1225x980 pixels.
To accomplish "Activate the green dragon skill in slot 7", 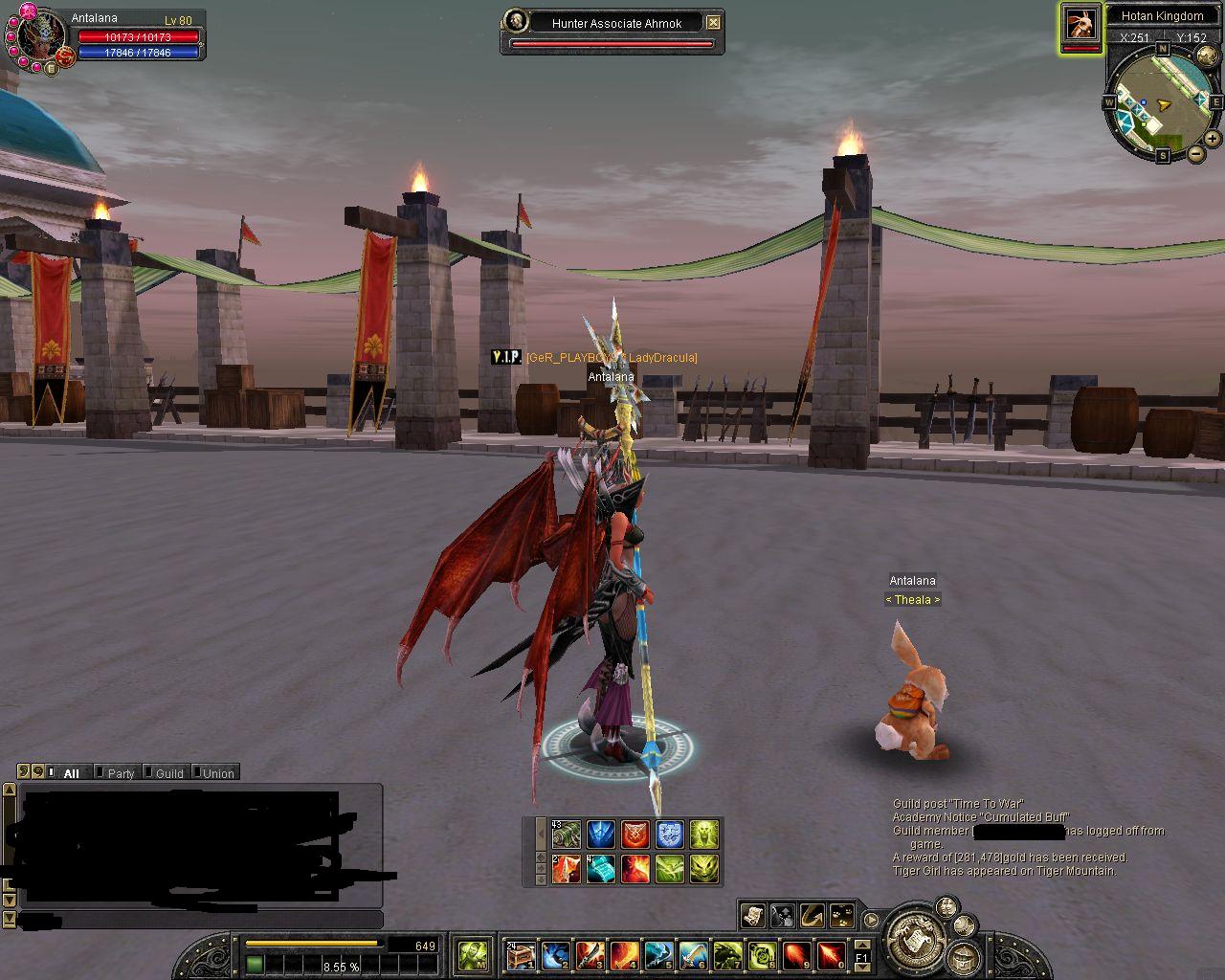I will point(727,954).
